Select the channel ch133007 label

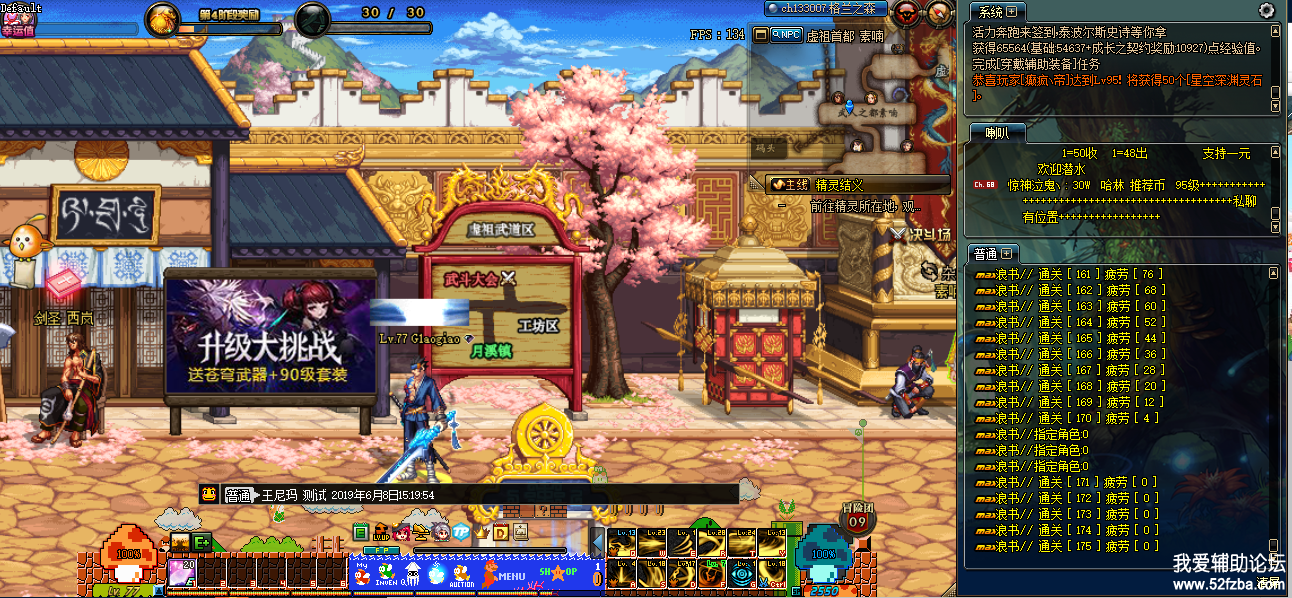[x=818, y=8]
